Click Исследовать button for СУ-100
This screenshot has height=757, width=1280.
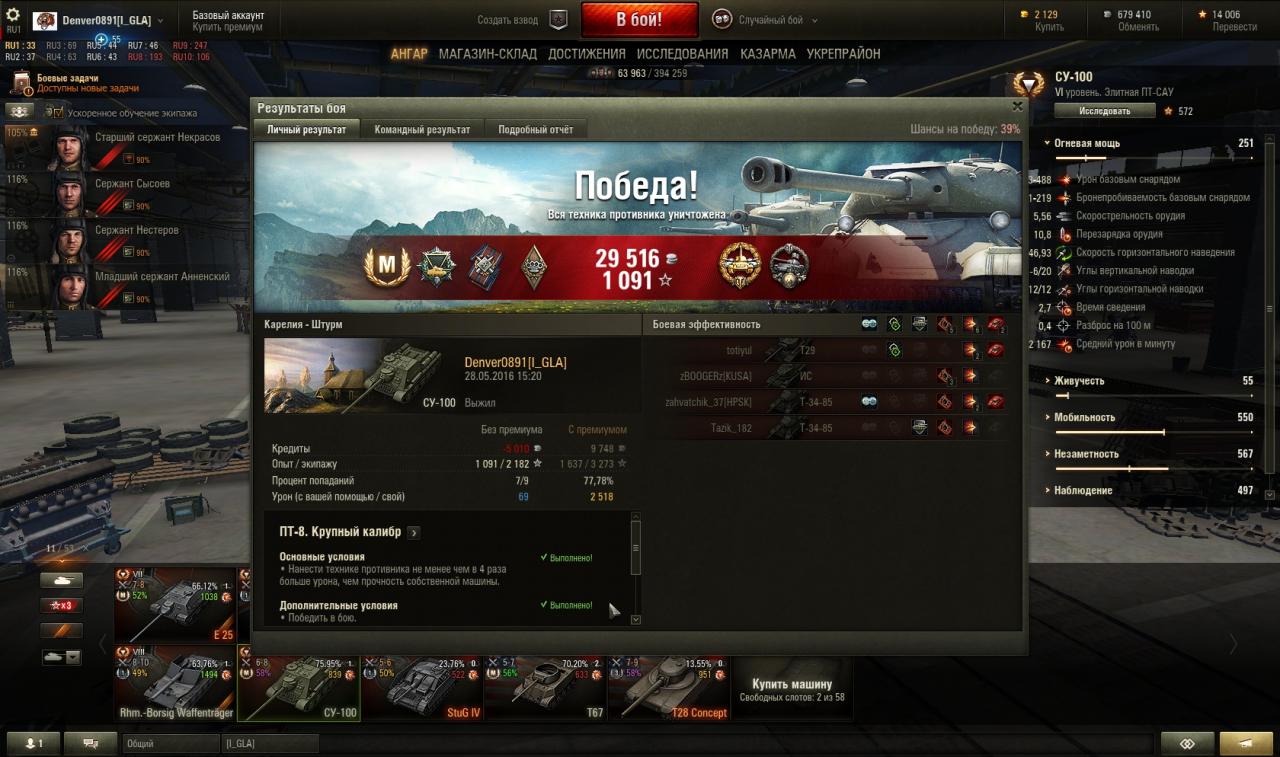pos(1104,111)
